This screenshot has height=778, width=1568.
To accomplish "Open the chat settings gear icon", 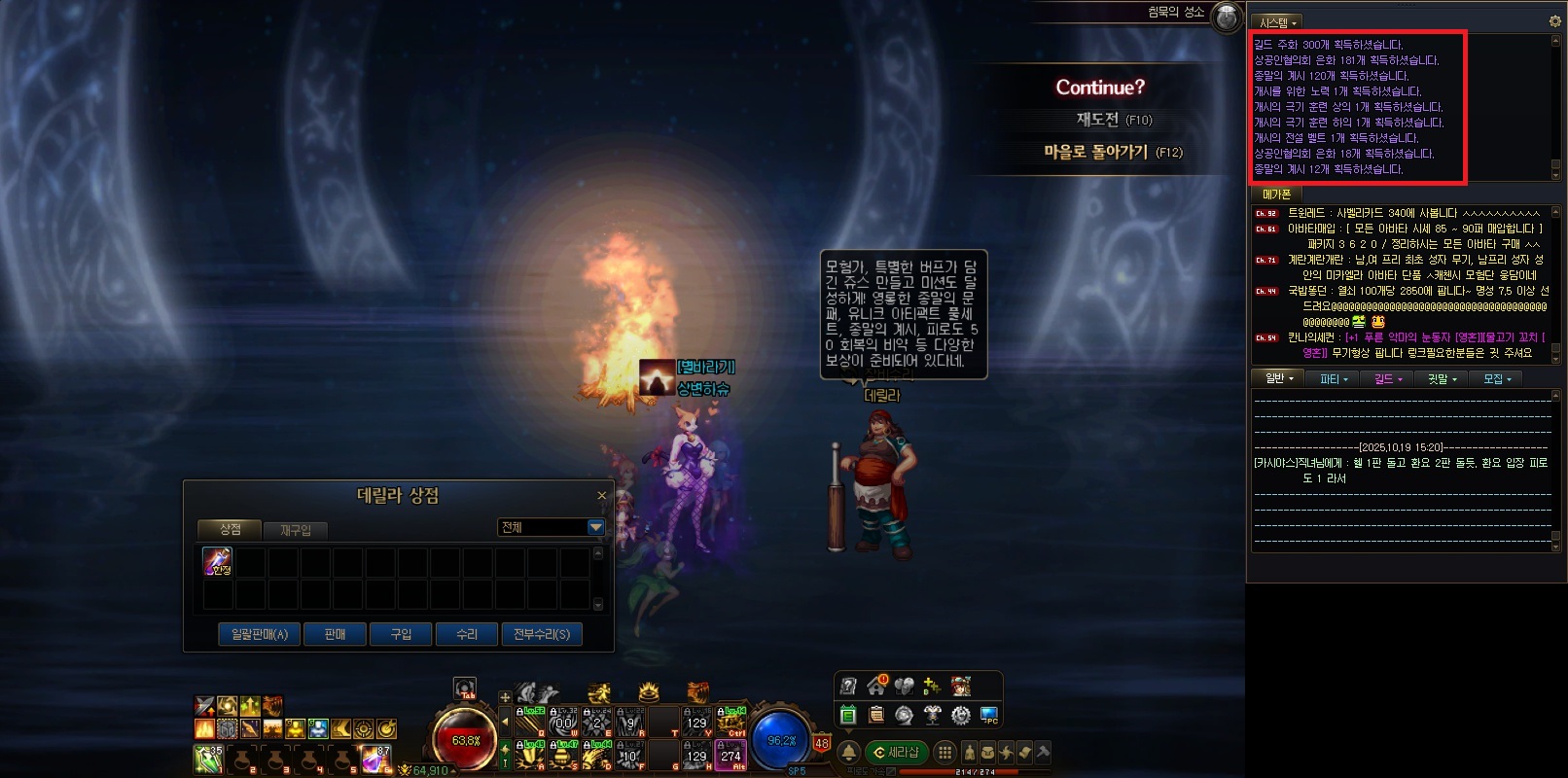I will (x=1553, y=21).
